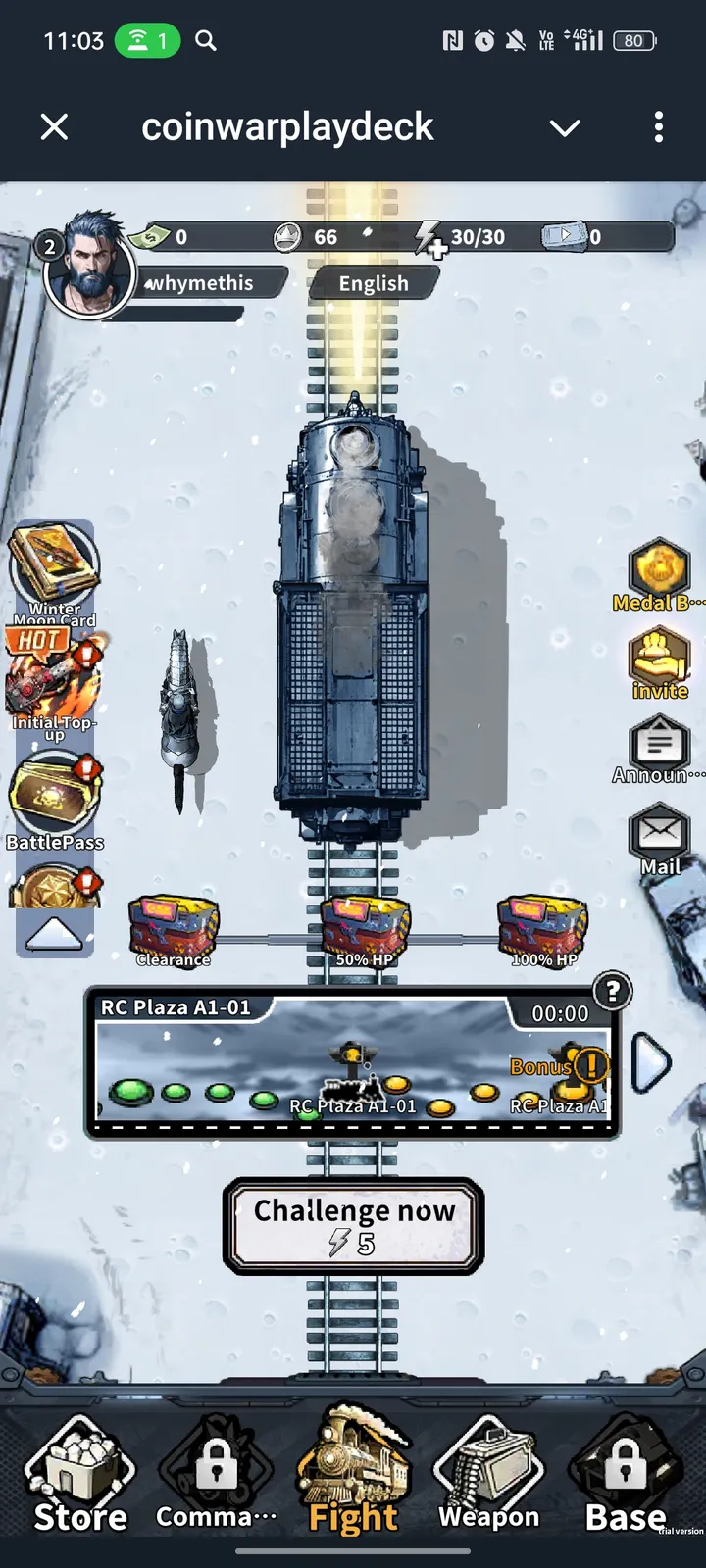Open the BattlePass icon
706x1568 pixels.
click(54, 799)
